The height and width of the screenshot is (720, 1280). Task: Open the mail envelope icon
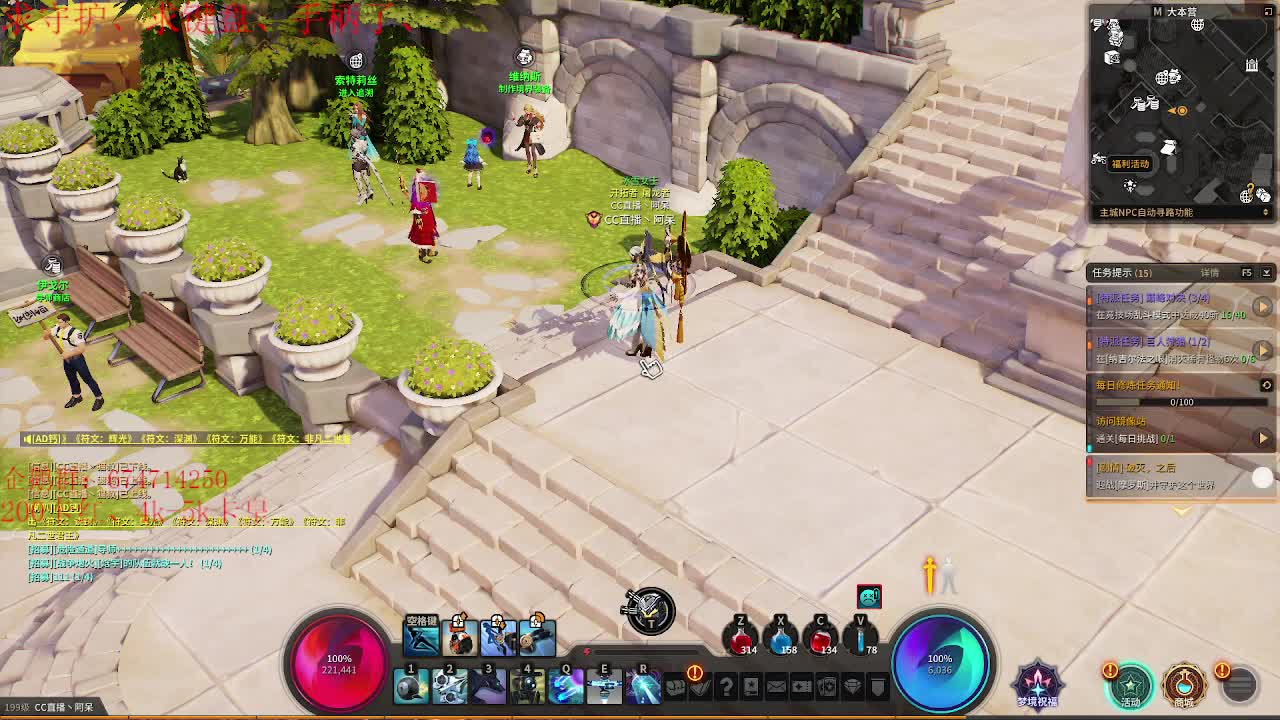pyautogui.click(x=777, y=687)
